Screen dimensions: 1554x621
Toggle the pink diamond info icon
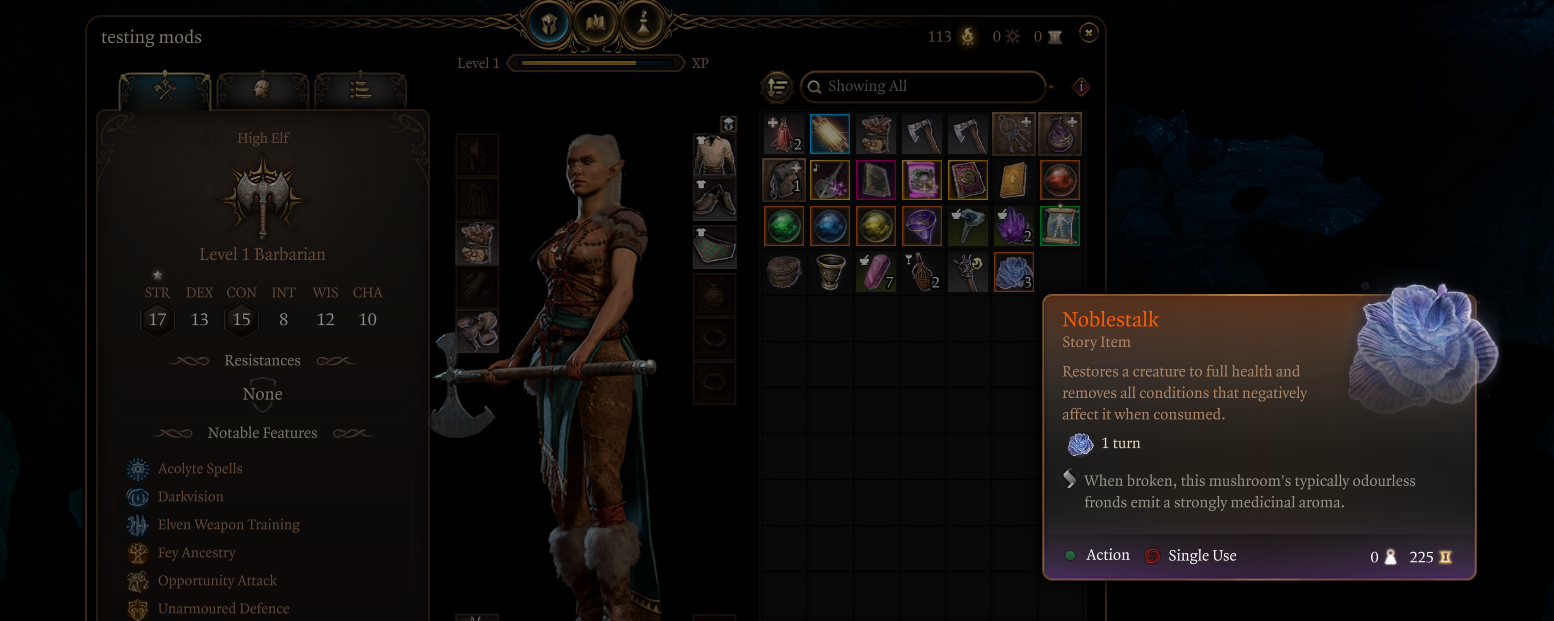[1081, 87]
